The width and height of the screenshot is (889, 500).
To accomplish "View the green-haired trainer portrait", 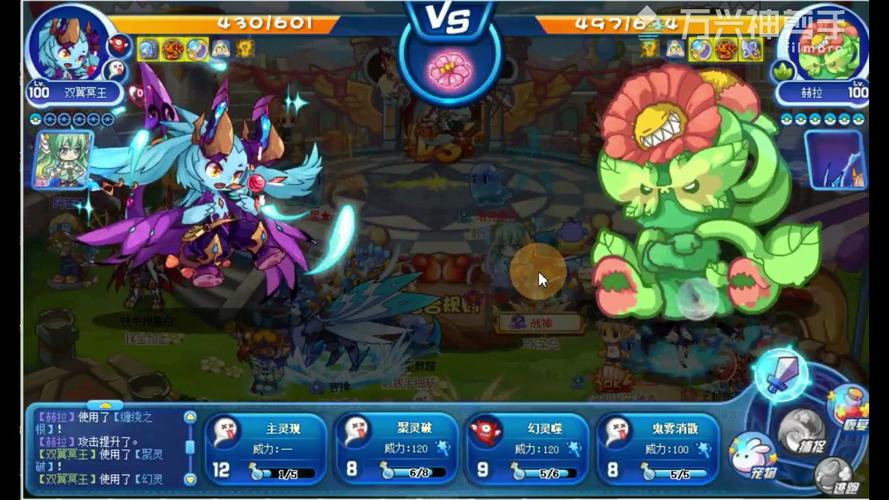I will tap(62, 160).
